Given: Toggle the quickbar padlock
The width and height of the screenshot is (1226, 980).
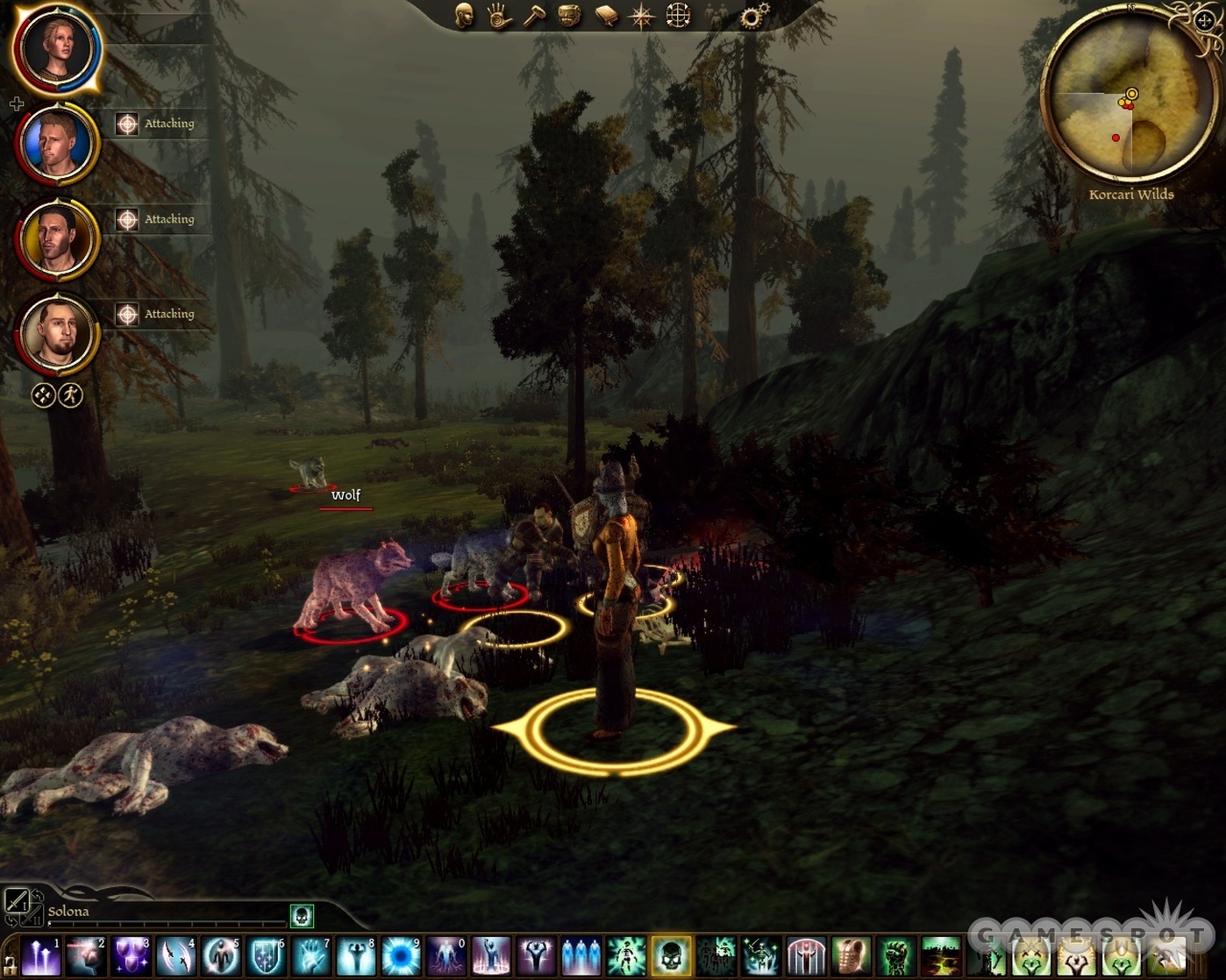Looking at the screenshot, I should point(10,966).
